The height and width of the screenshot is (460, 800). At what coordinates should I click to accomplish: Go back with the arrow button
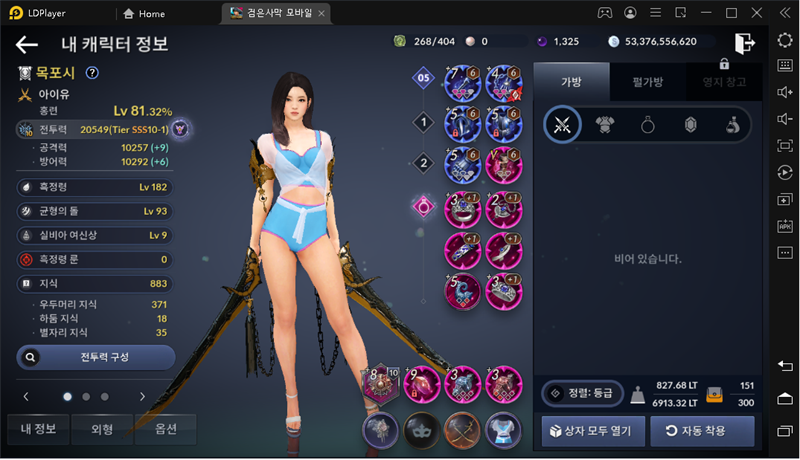[x=27, y=44]
